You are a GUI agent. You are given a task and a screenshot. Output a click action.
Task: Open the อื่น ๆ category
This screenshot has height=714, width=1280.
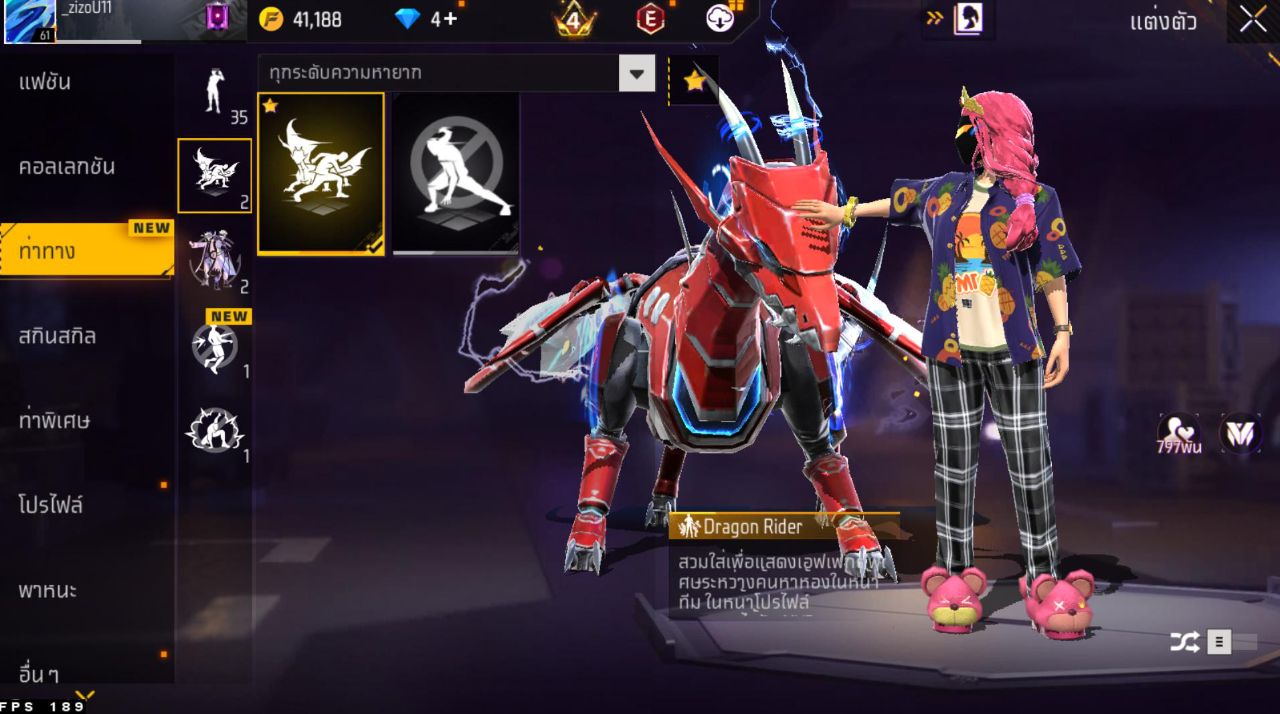(38, 672)
